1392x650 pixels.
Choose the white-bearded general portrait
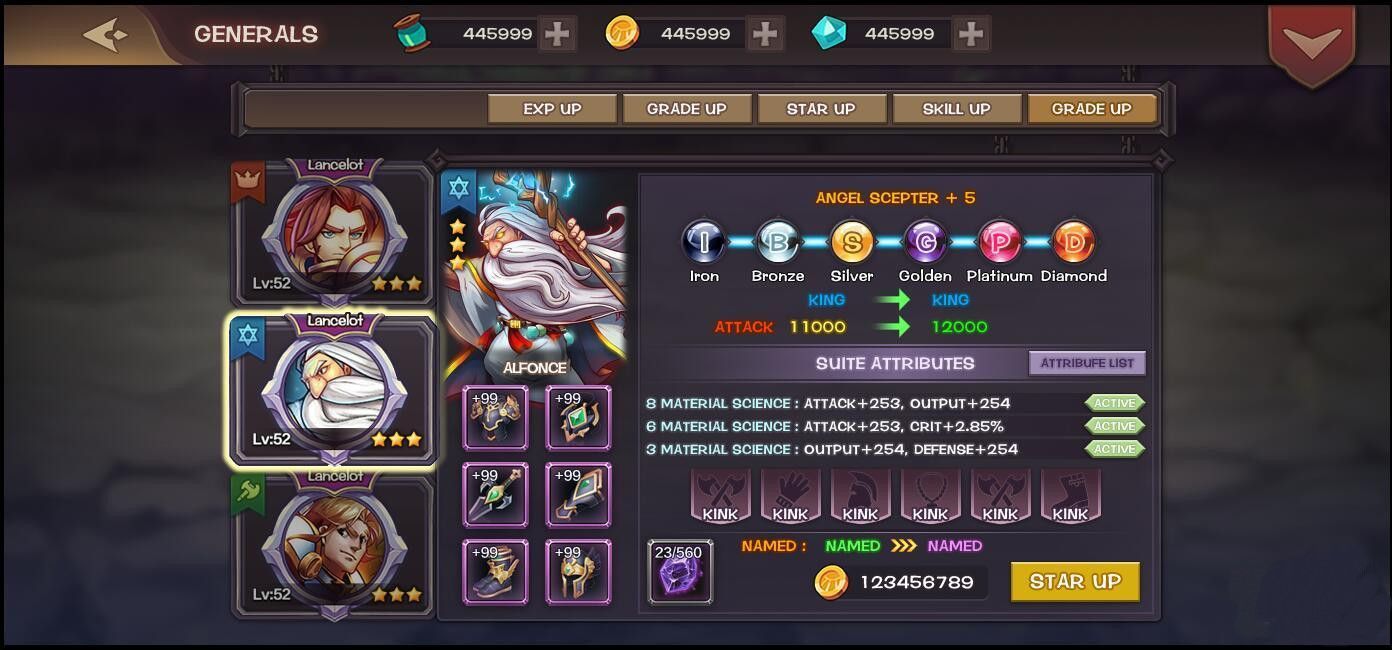[334, 390]
